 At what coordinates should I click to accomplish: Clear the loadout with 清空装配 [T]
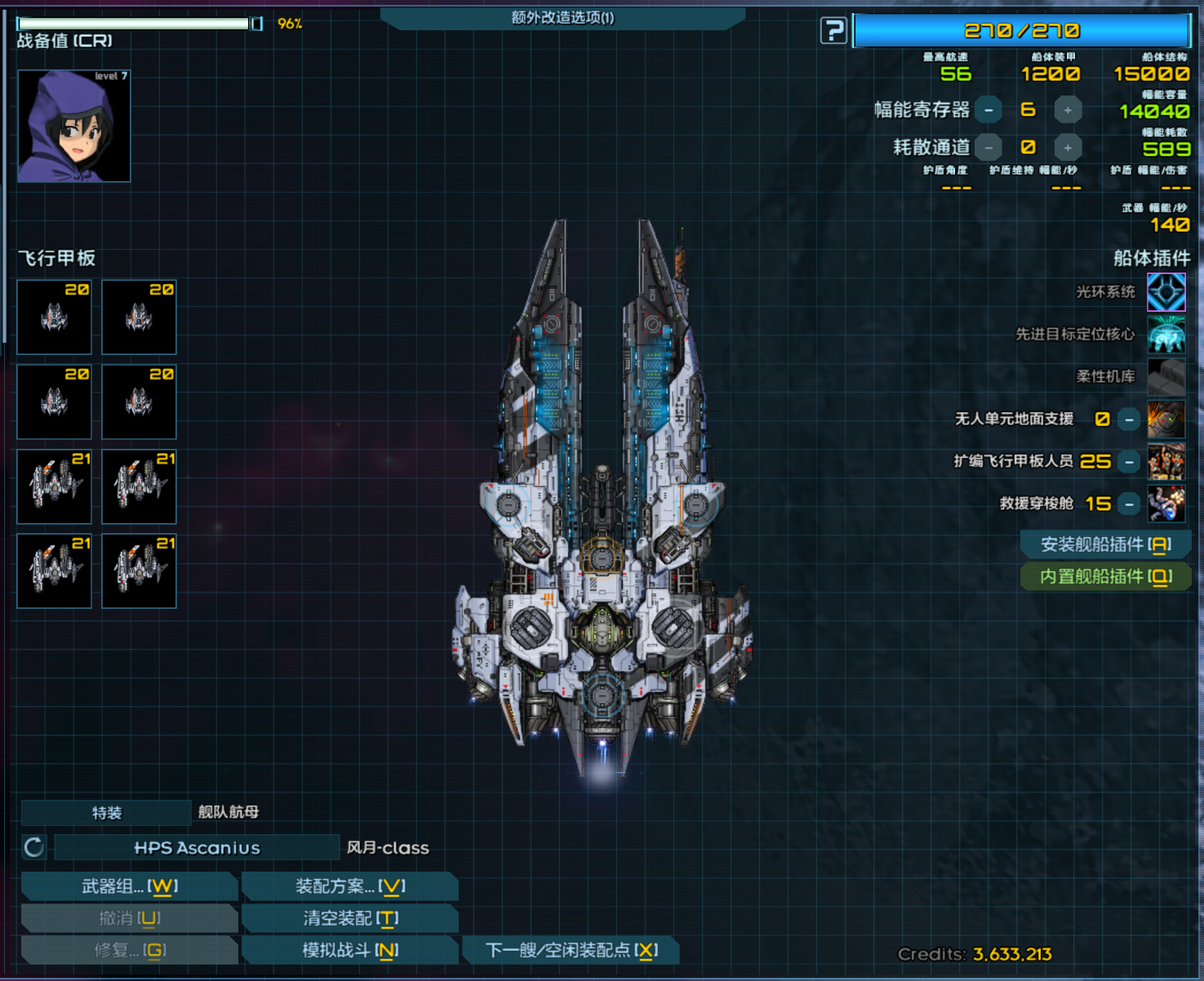[350, 918]
